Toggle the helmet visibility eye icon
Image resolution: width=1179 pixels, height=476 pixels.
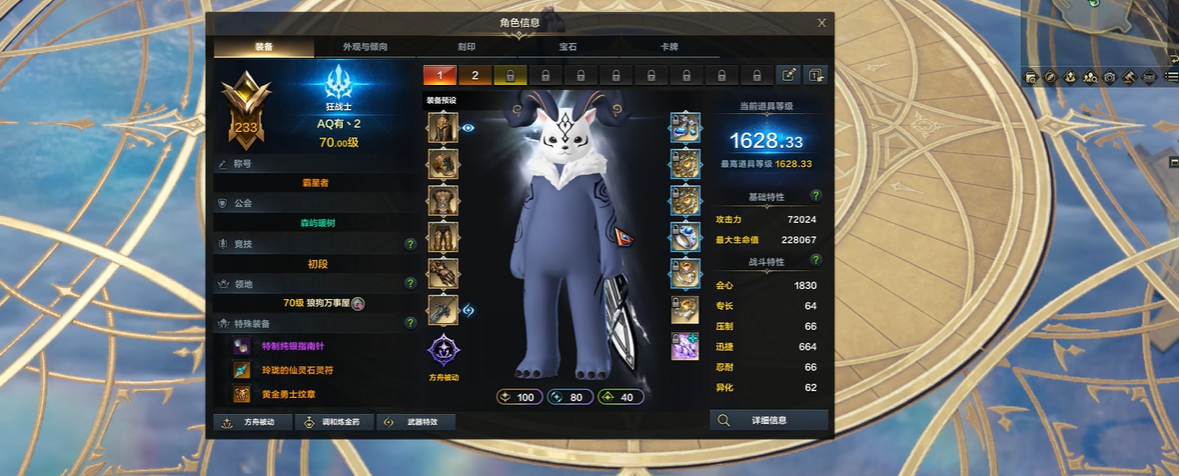[x=468, y=128]
